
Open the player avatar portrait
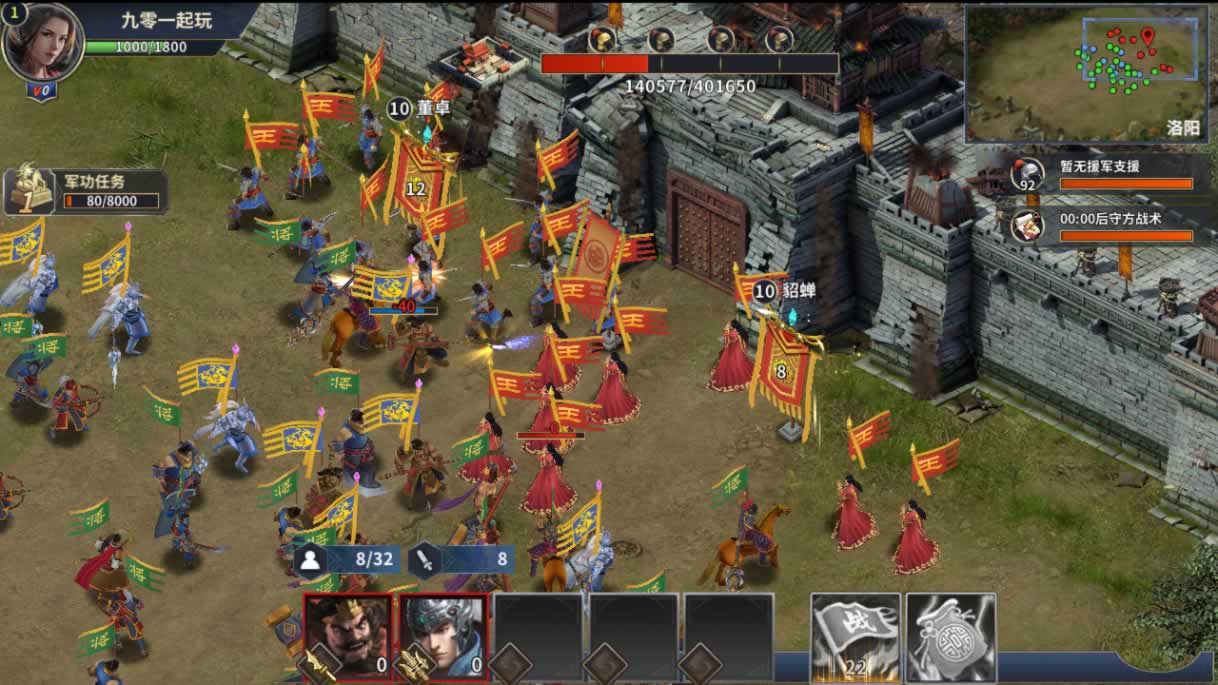[x=42, y=43]
